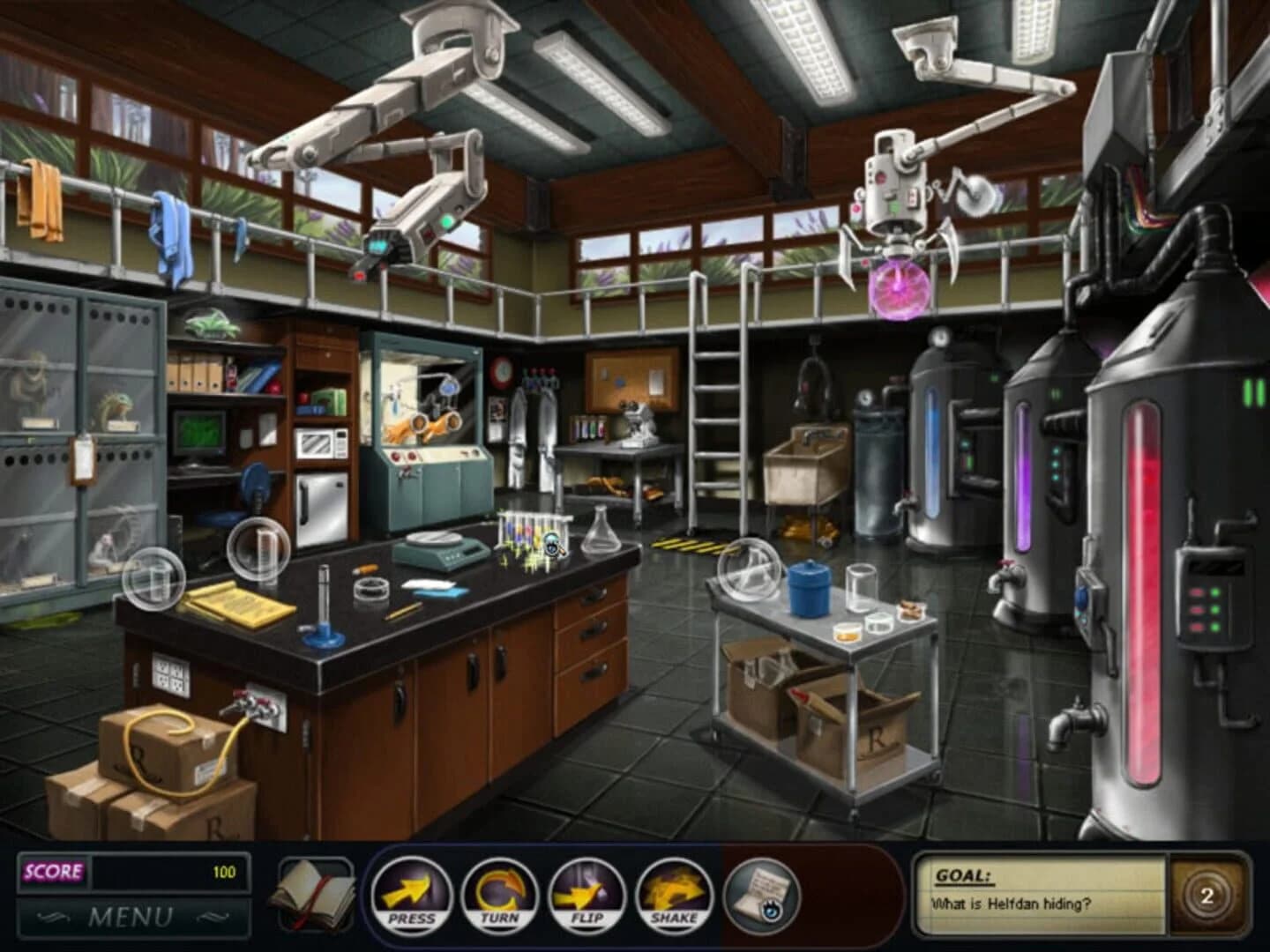Click the microwave on the shelf
Image resolution: width=1270 pixels, height=952 pixels.
[321, 442]
